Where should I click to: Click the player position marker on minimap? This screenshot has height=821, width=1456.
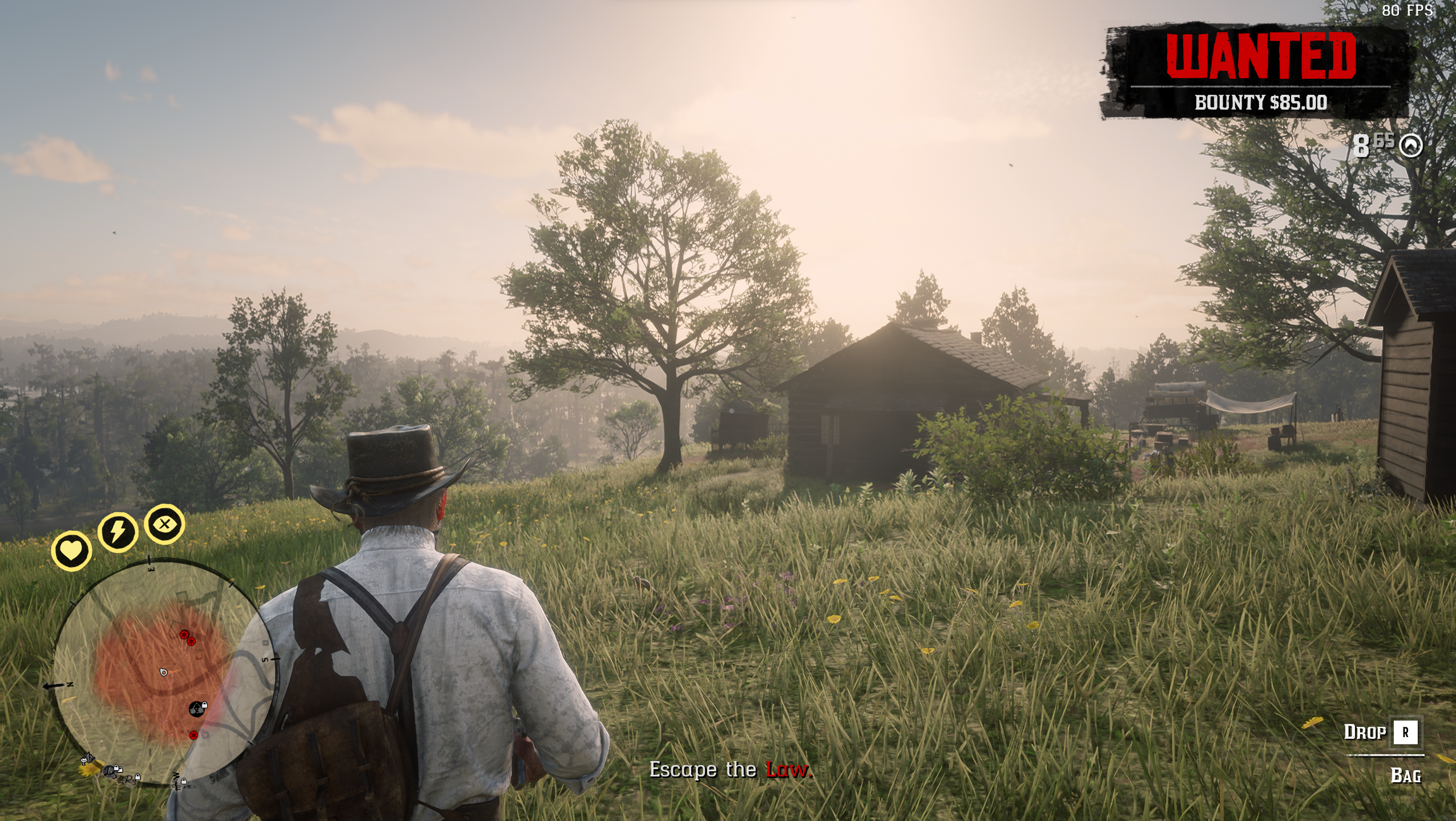click(x=164, y=673)
